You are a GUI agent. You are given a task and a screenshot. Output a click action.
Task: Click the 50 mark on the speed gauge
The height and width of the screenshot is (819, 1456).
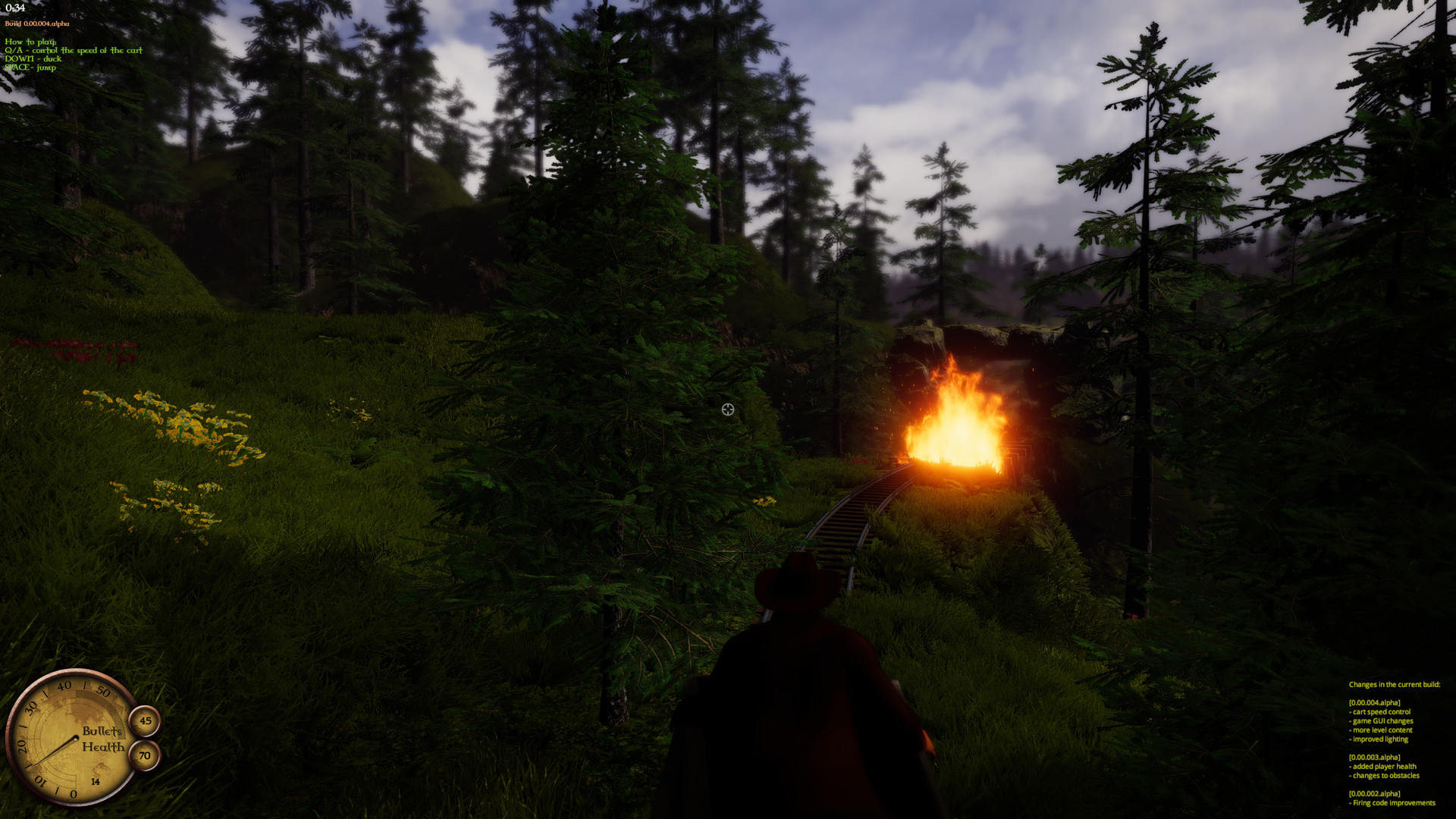tap(103, 691)
